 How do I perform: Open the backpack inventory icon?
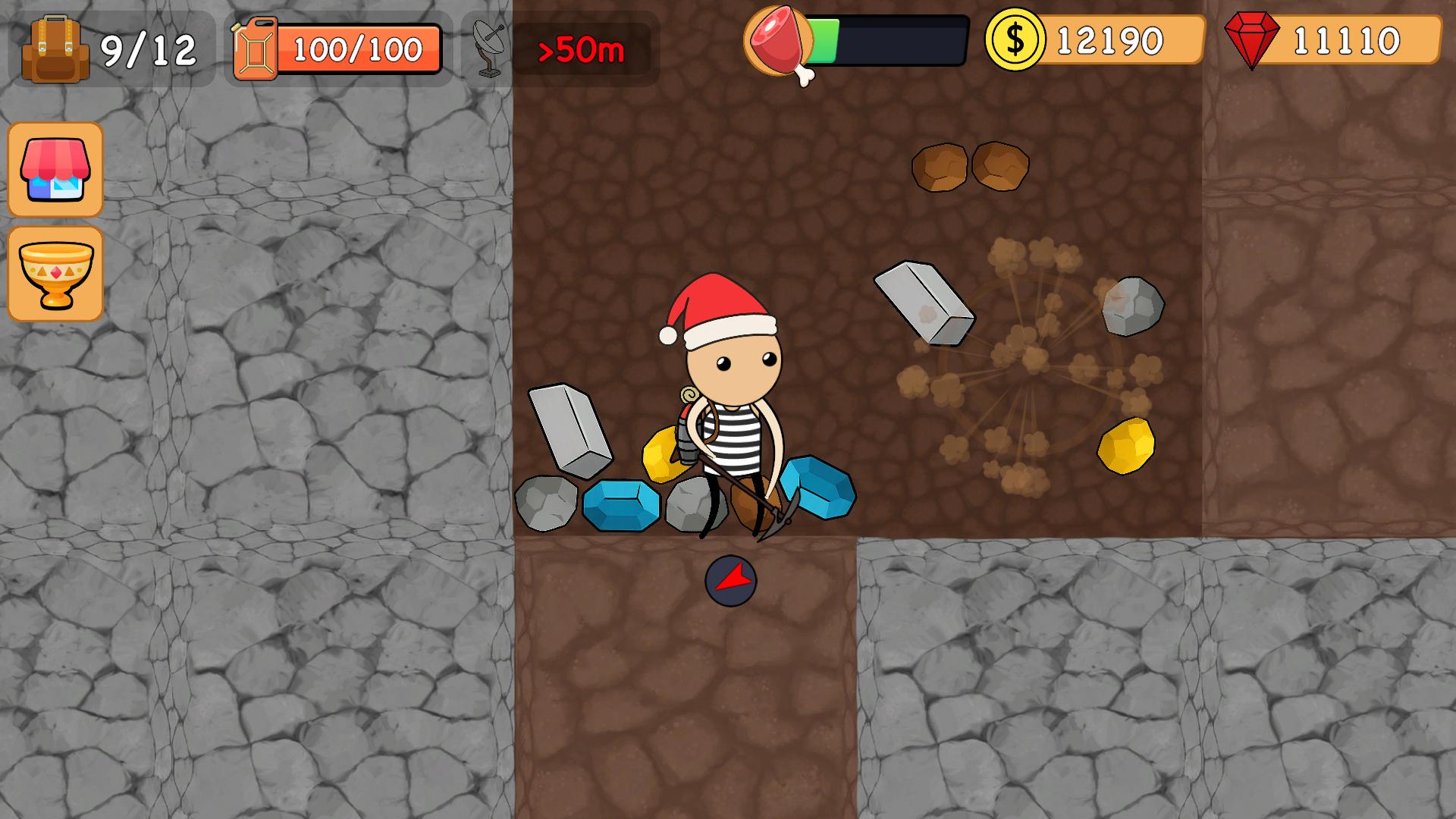click(x=57, y=47)
